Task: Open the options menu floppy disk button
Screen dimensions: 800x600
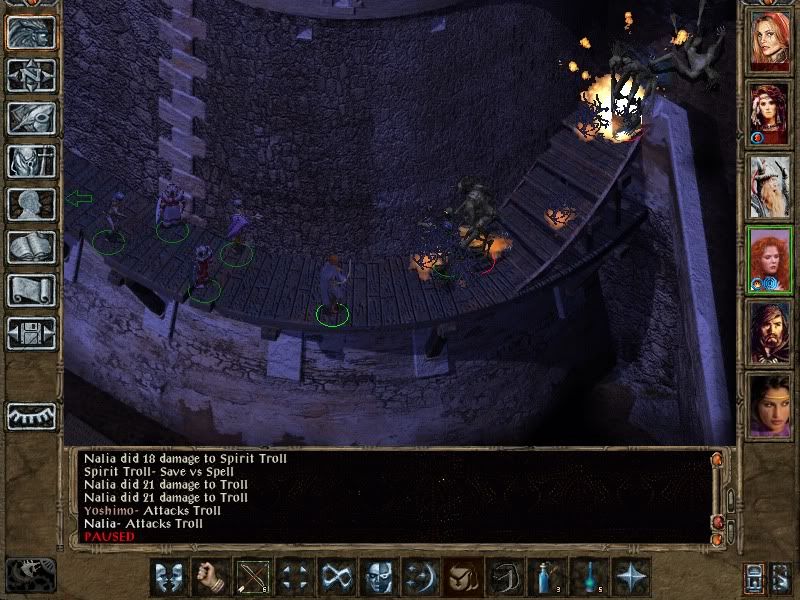Action: click(31, 333)
